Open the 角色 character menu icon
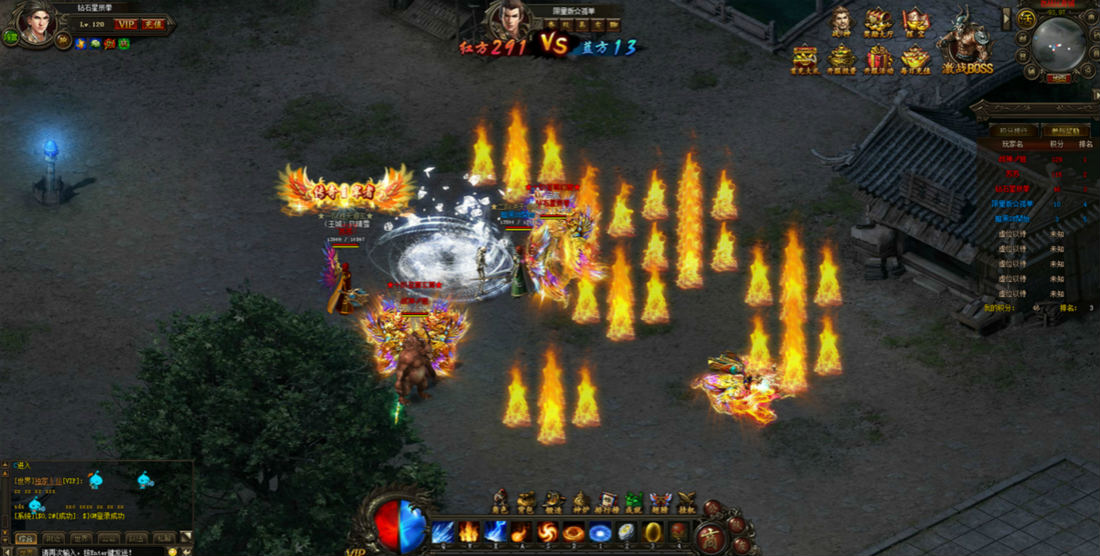1100x556 pixels. click(x=501, y=500)
